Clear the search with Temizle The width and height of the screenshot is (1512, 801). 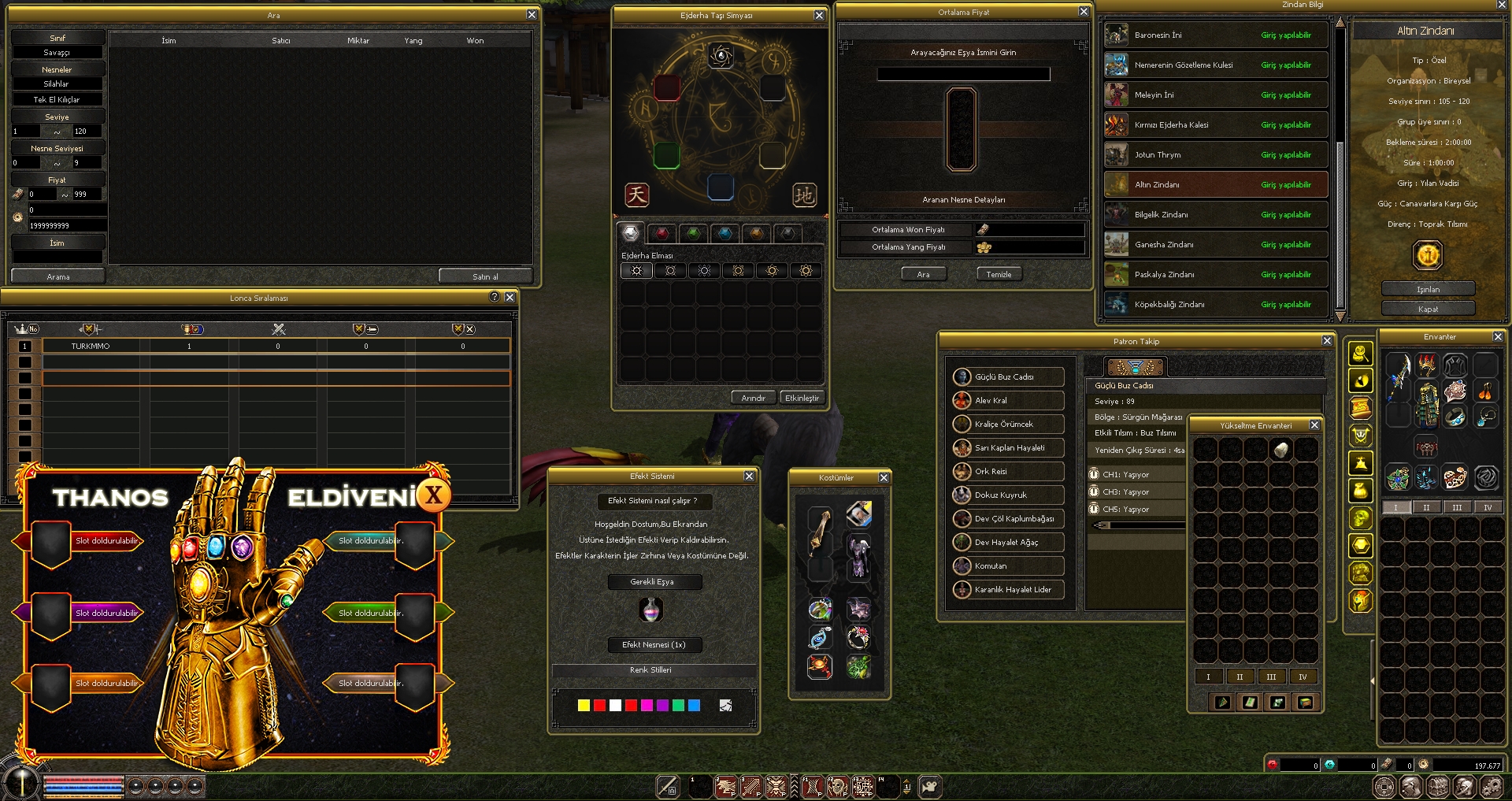[x=999, y=274]
